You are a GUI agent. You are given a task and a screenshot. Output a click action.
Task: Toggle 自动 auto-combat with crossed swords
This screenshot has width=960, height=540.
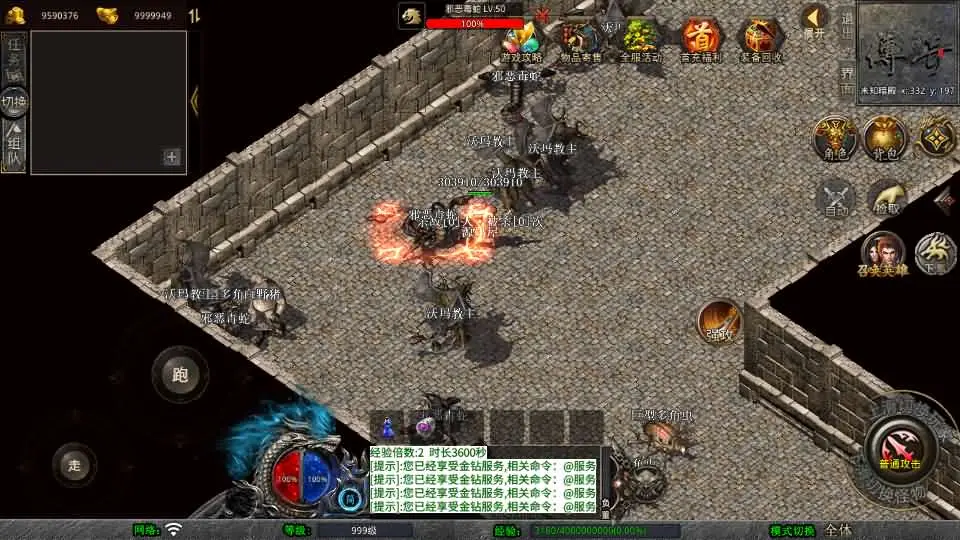836,197
